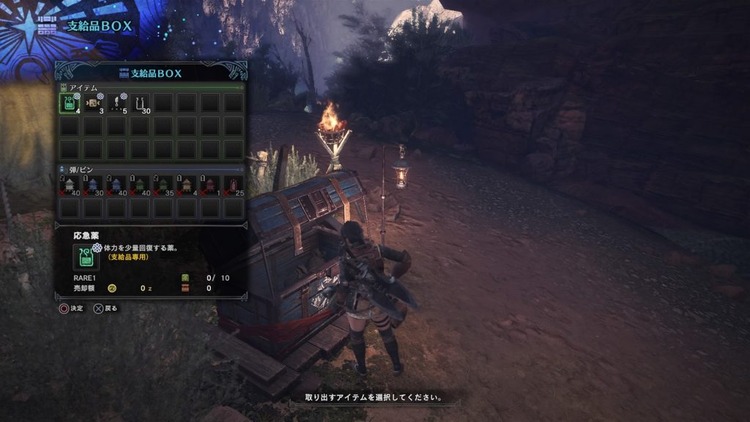The width and height of the screenshot is (750, 422).
Task: Take the ration item with count 3
Action: [x=93, y=103]
